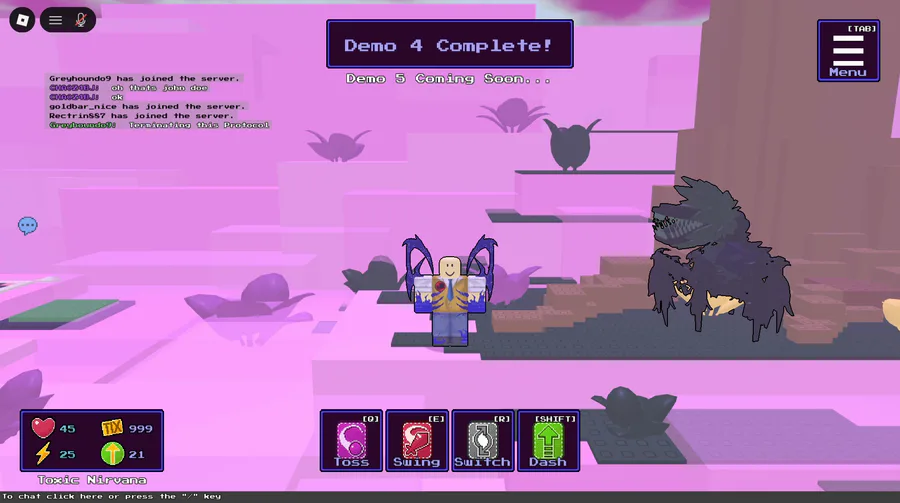Toggle the Roblox chat window button
Image resolution: width=900 pixels, height=503 pixels.
[x=56, y=19]
